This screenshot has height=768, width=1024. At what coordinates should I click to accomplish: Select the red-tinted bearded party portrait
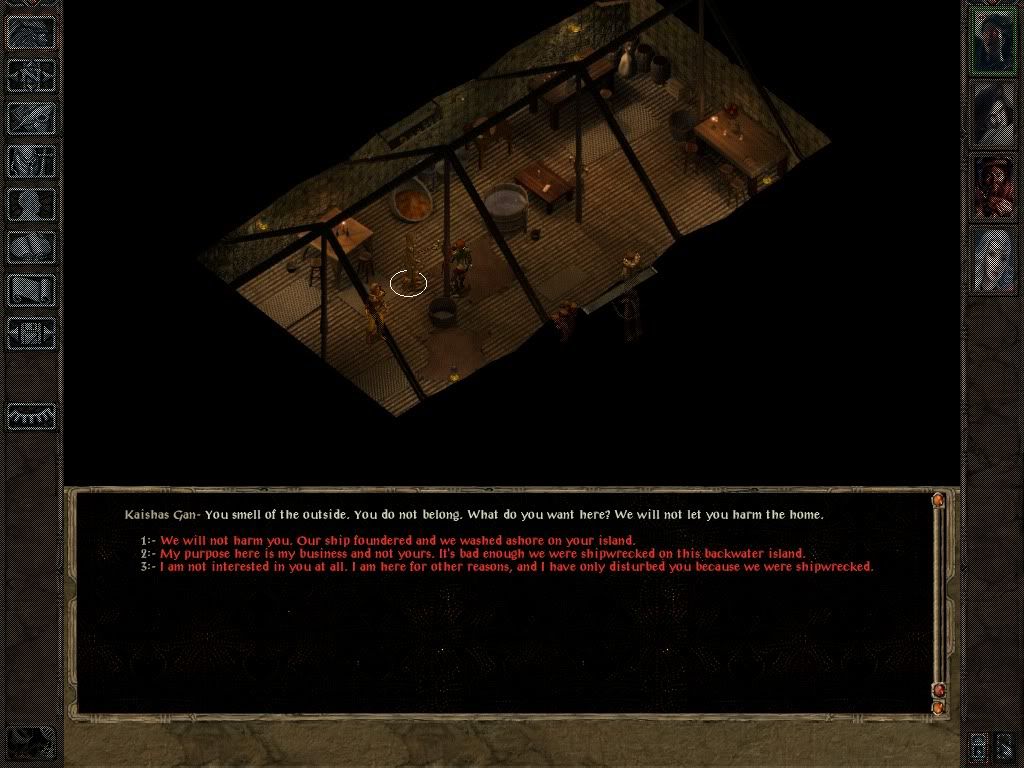994,186
